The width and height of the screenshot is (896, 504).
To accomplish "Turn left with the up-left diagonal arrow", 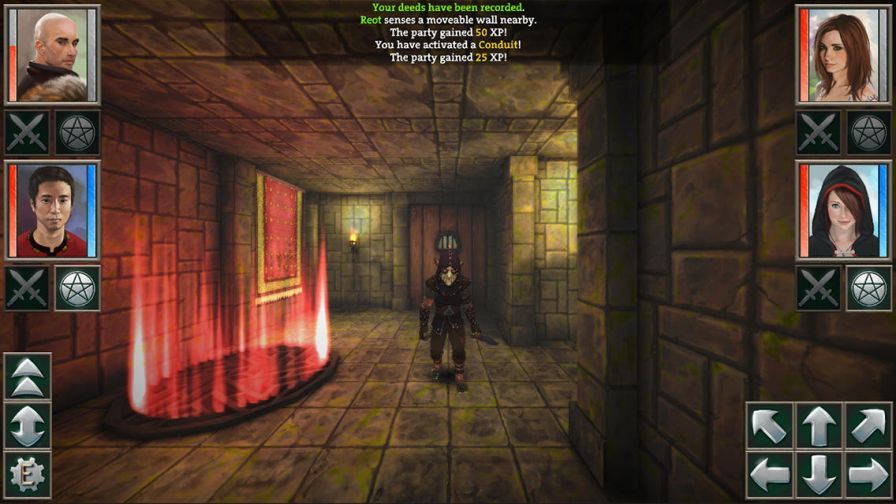I will [x=770, y=425].
